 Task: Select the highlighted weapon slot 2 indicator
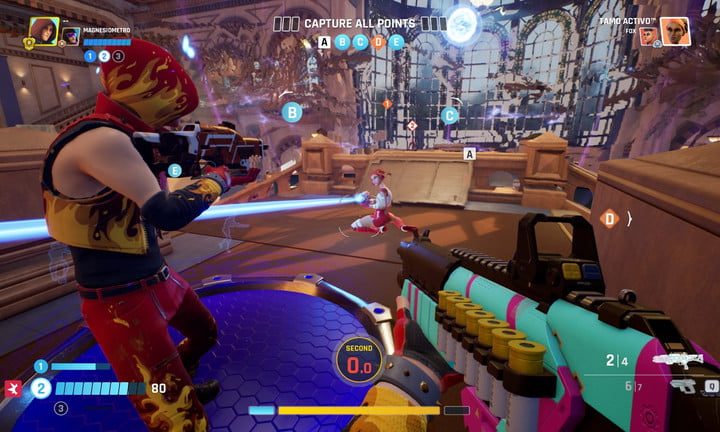tap(40, 388)
